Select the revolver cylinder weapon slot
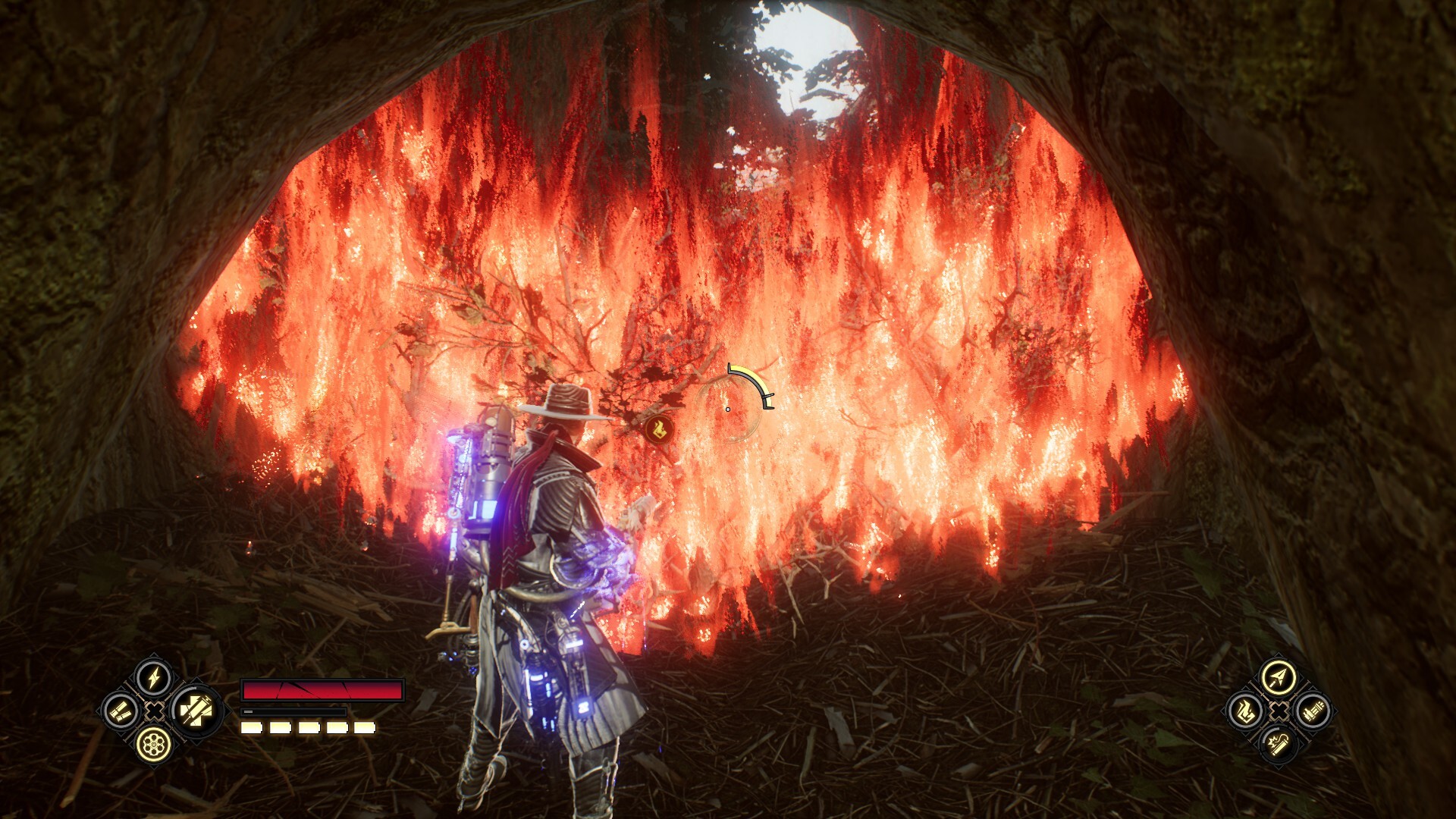The image size is (1456, 819). tap(154, 745)
